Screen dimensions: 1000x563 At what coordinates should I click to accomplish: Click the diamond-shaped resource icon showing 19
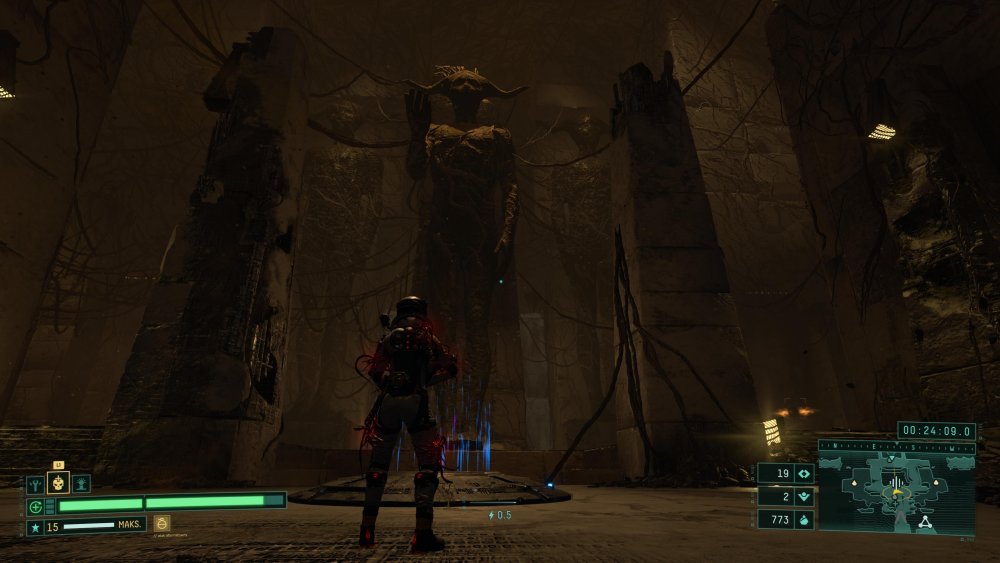[x=805, y=473]
